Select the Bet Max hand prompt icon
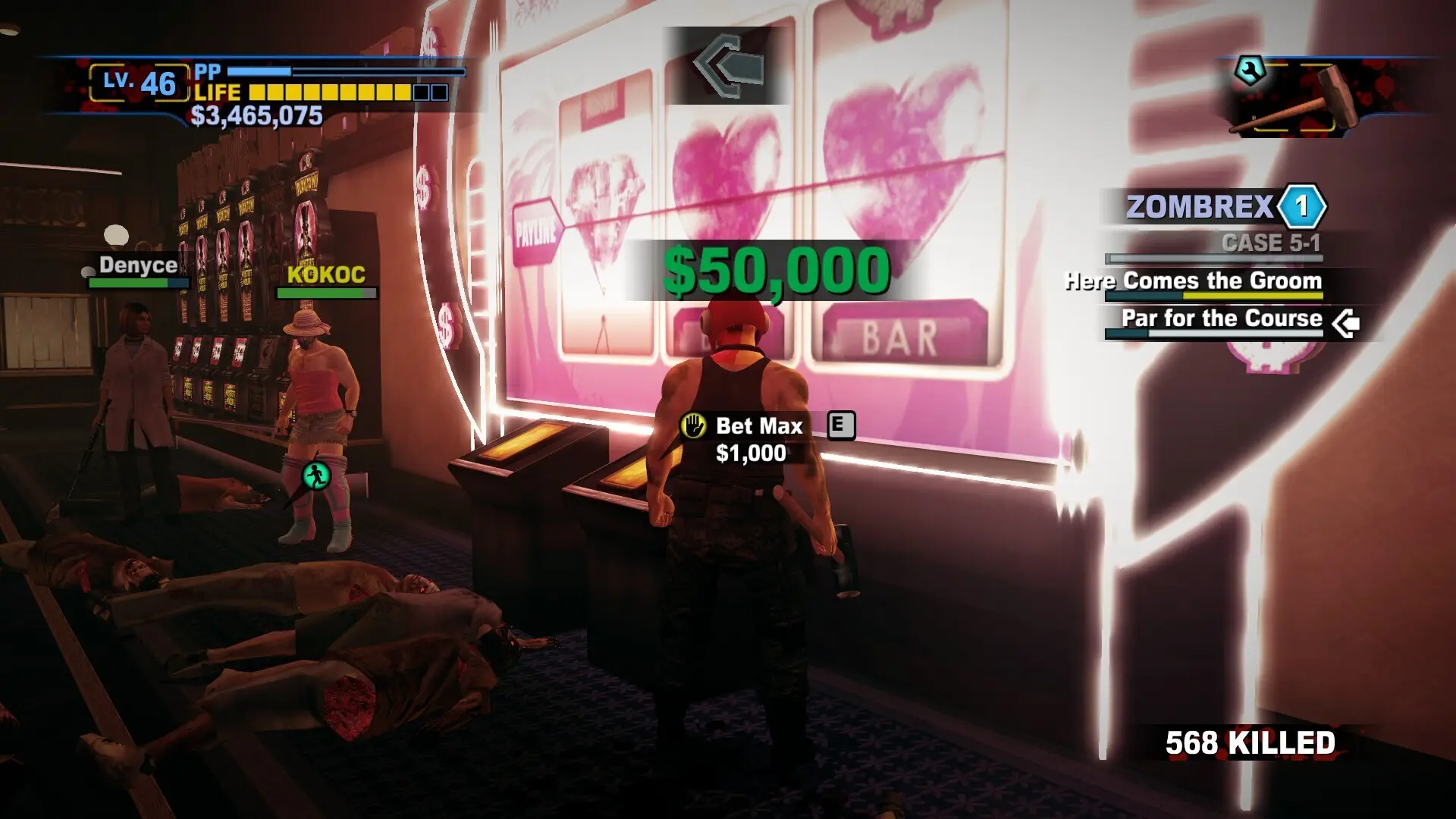Screen dimensions: 1456x819 (x=693, y=426)
